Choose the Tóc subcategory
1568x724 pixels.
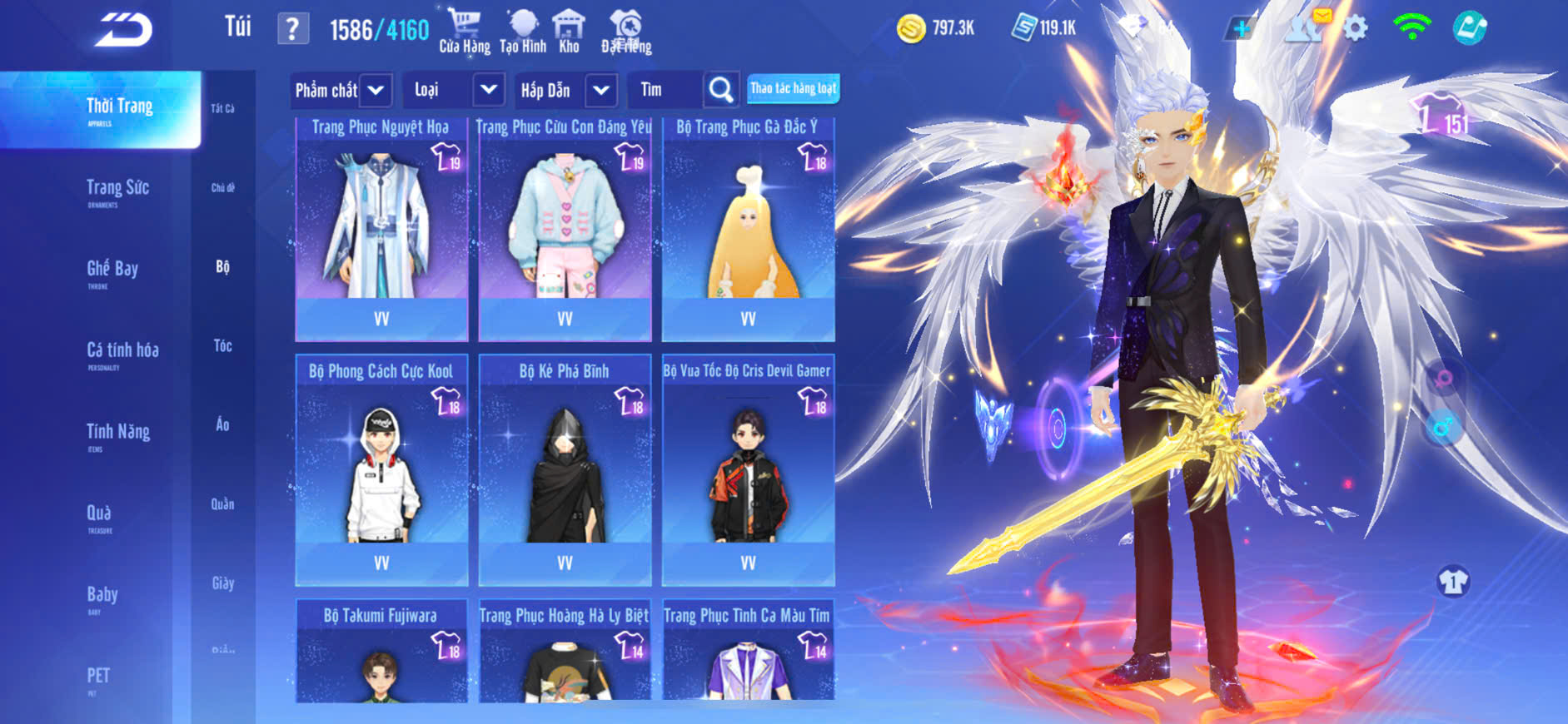coord(222,345)
